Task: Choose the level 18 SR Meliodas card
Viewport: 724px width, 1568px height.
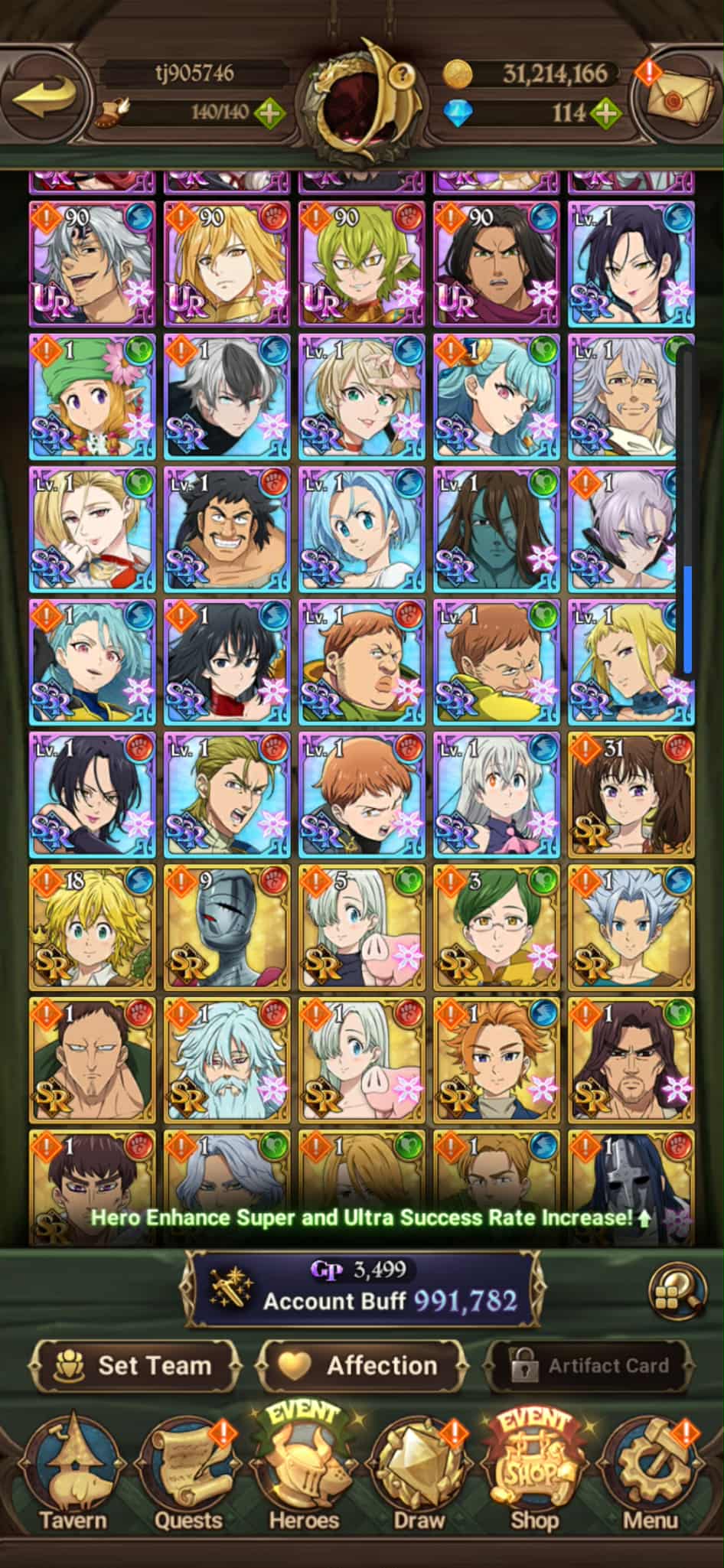Action: point(93,928)
